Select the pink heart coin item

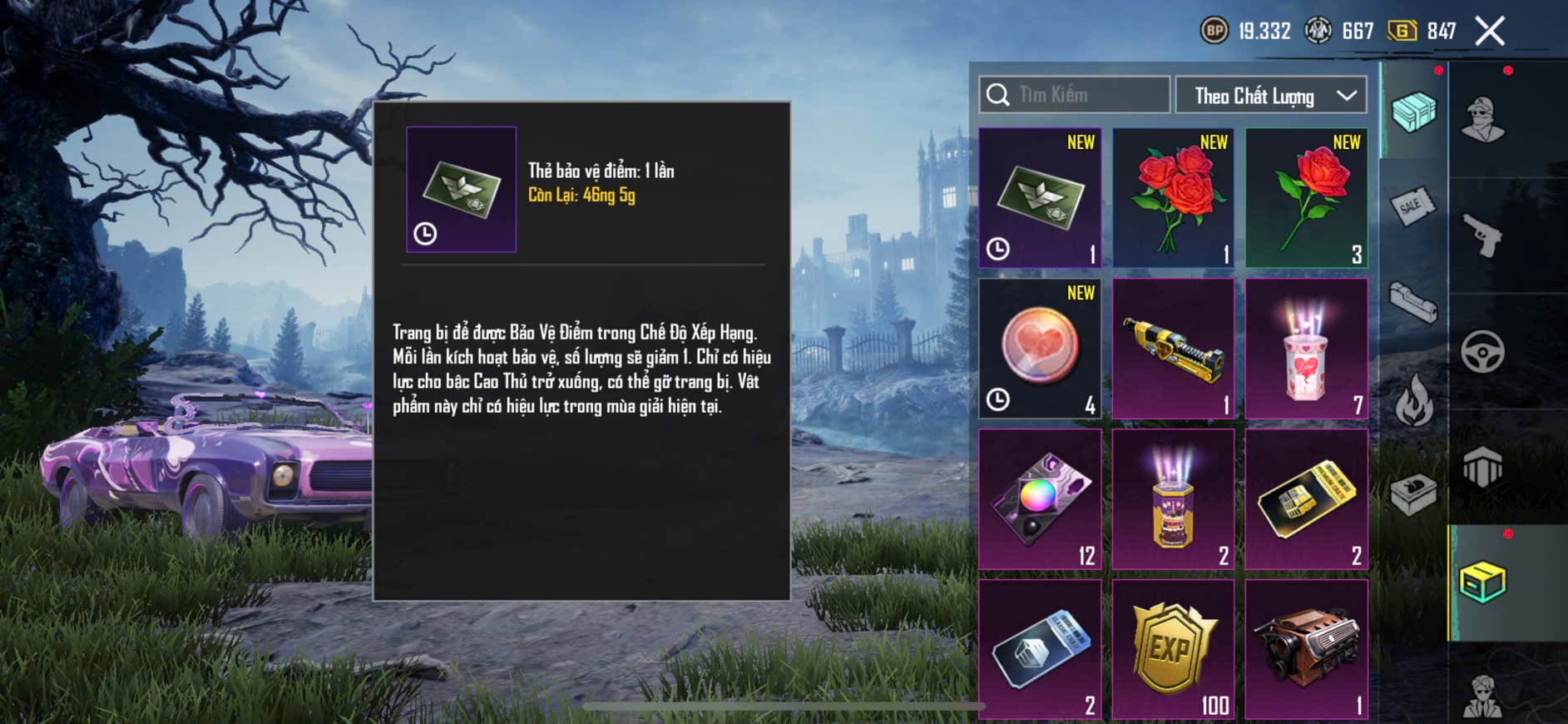pyautogui.click(x=1040, y=349)
